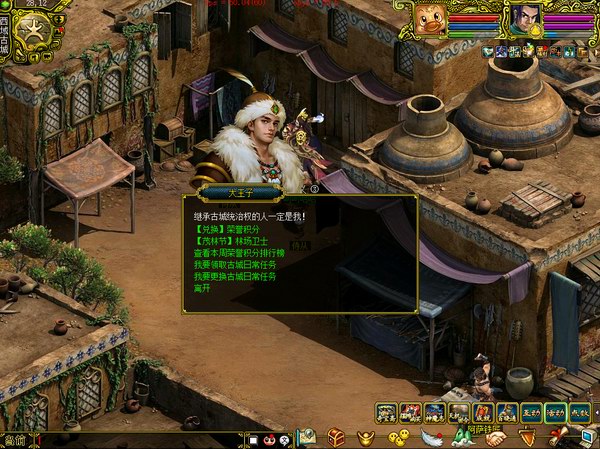The image size is (600, 449).
Task: View 查看本周荣誉积分排行榜 ranking option
Action: pos(242,253)
